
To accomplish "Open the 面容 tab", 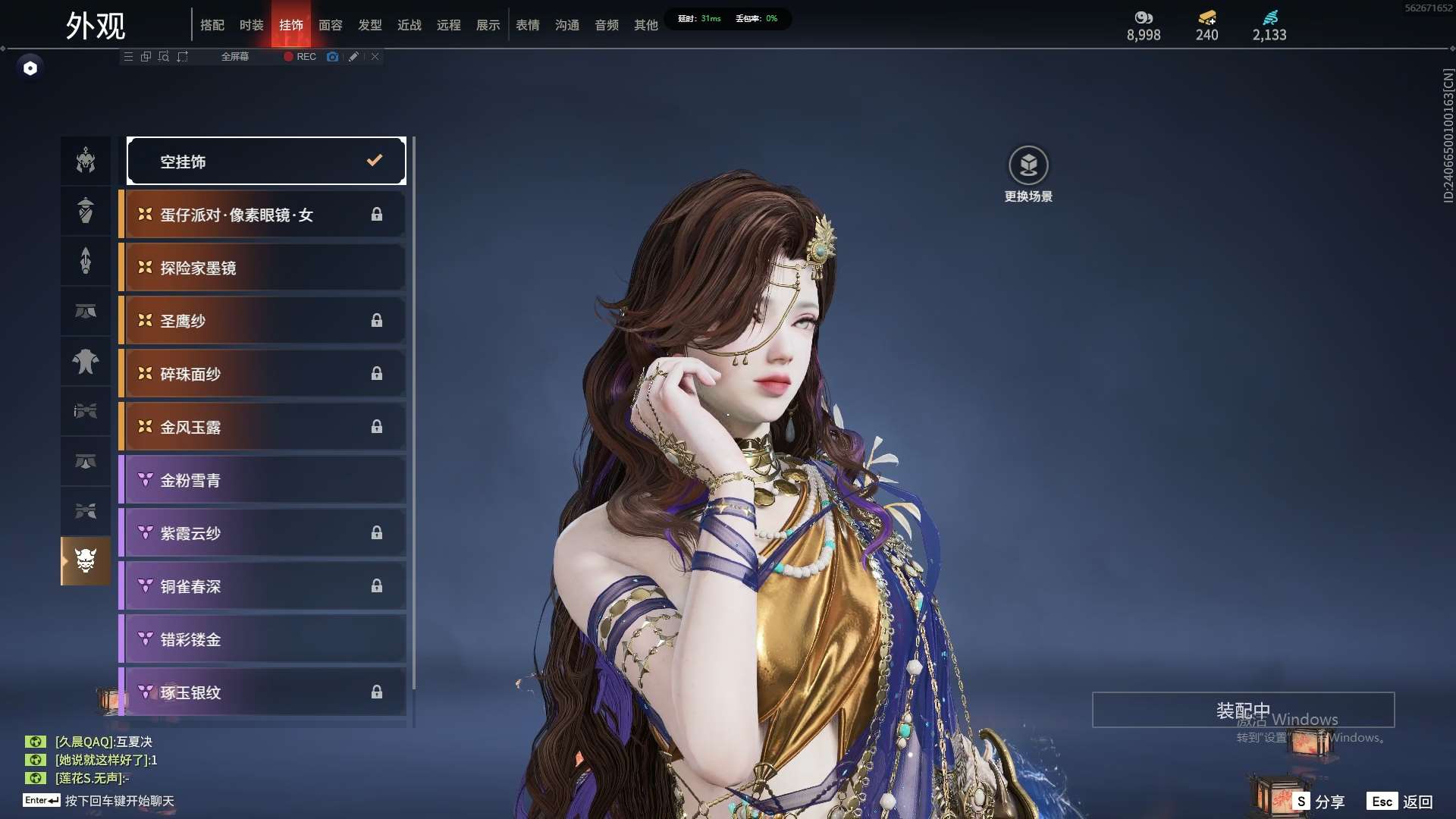I will pyautogui.click(x=330, y=25).
